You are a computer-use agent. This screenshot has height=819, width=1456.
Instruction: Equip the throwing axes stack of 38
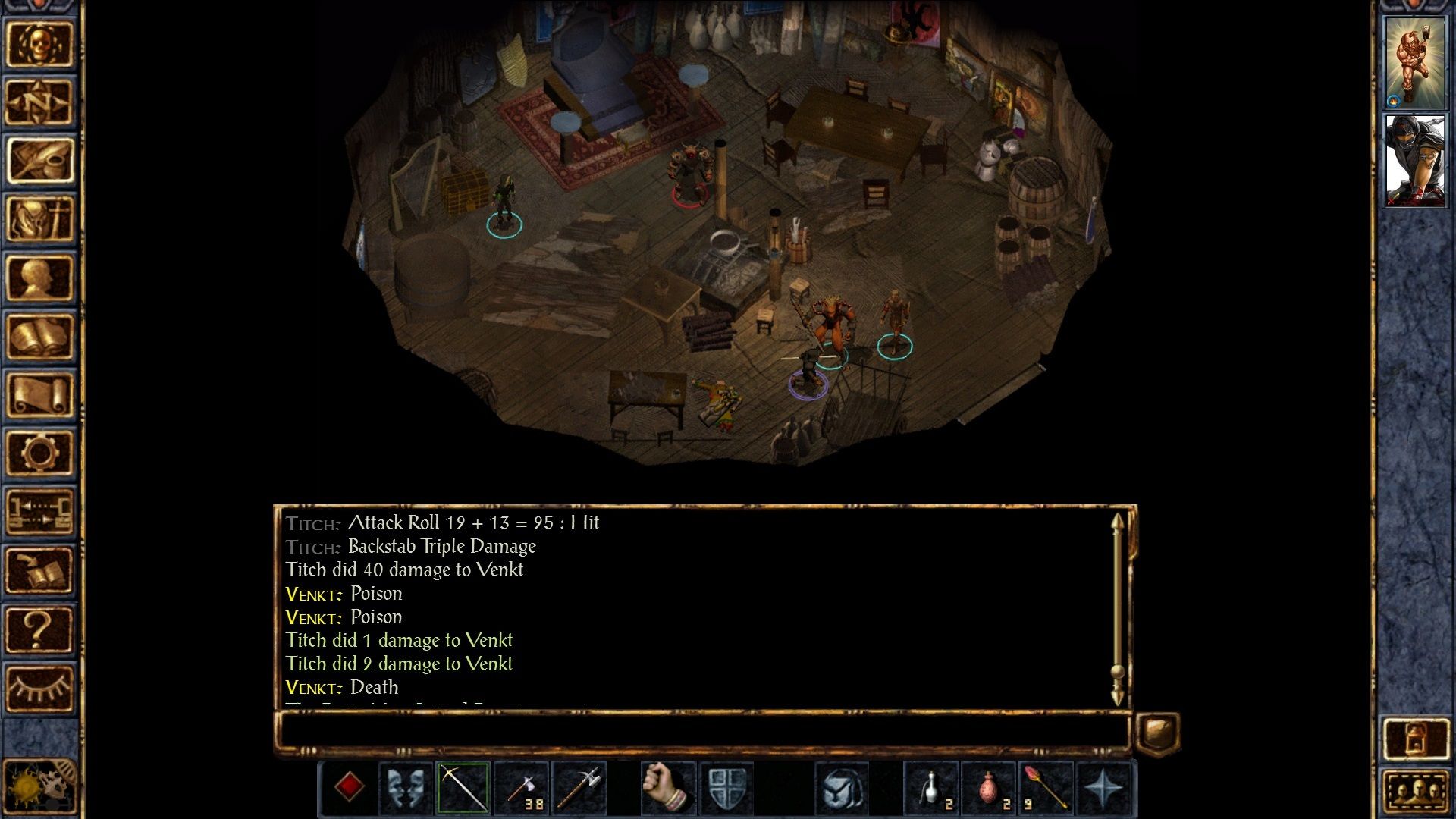522,789
